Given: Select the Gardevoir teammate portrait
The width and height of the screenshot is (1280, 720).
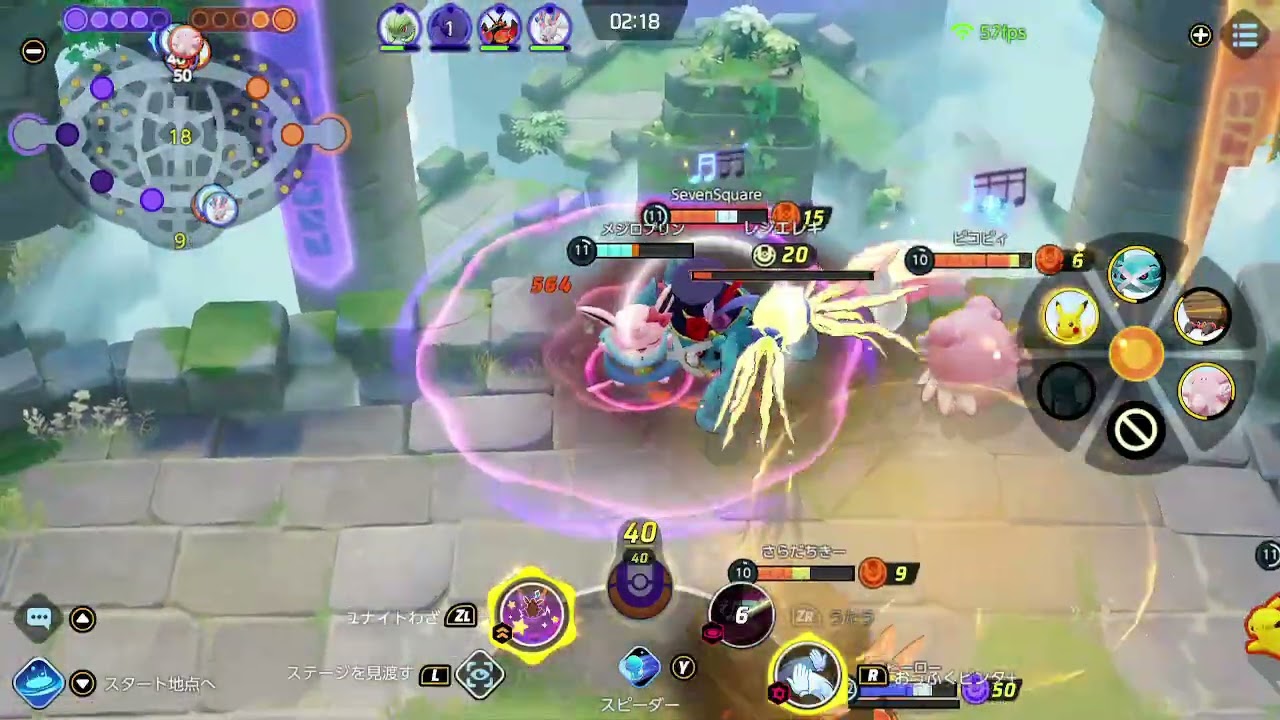Looking at the screenshot, I should click(x=399, y=27).
